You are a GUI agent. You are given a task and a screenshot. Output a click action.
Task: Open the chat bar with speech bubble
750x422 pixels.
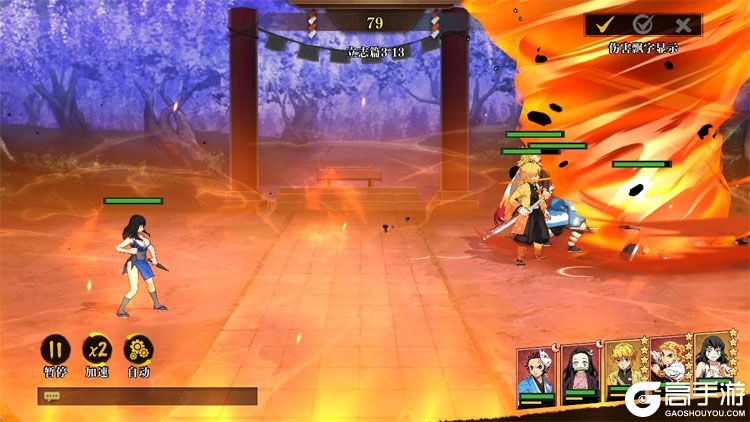pyautogui.click(x=146, y=396)
